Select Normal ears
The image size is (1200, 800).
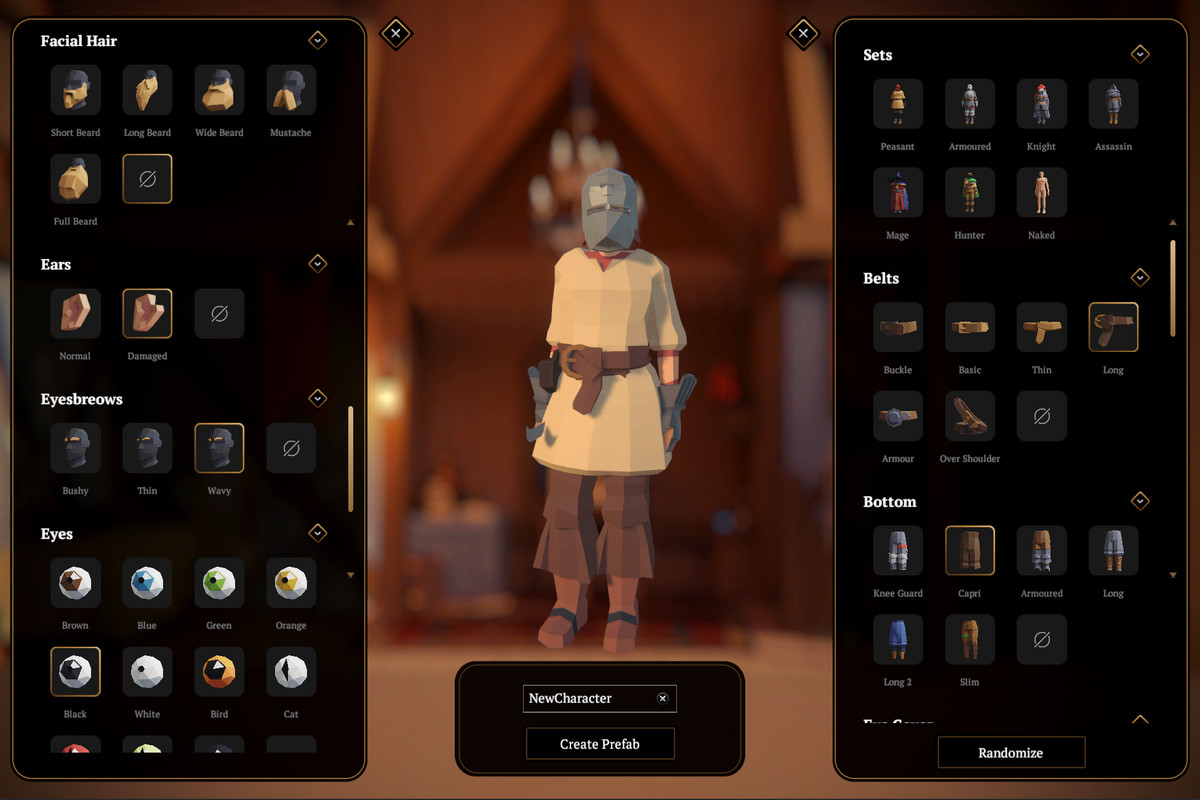pos(76,314)
